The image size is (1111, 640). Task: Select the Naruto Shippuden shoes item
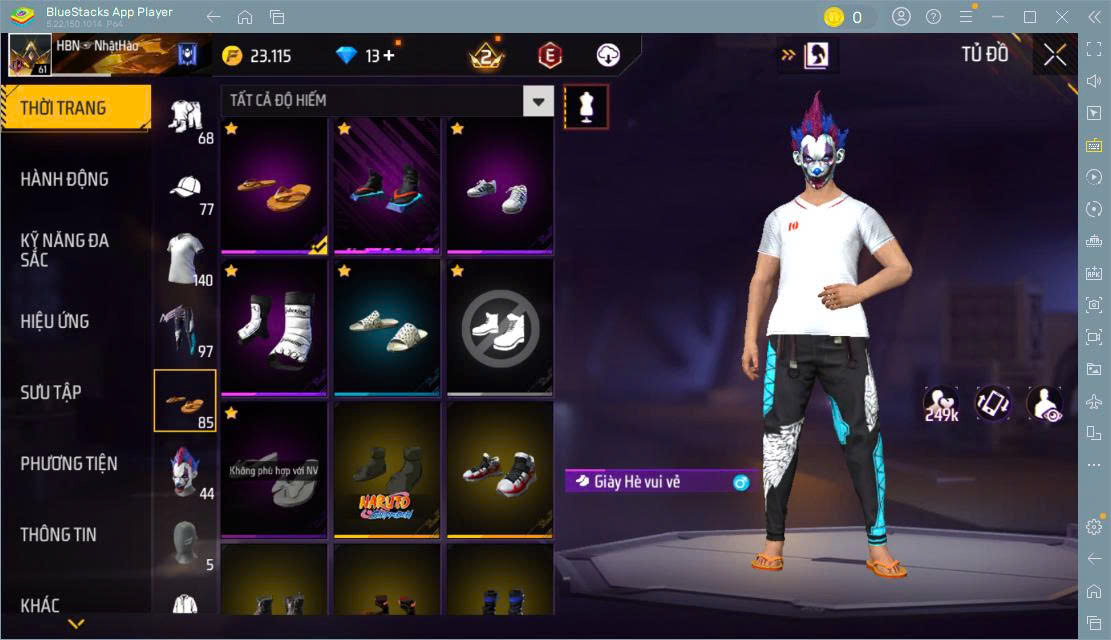click(x=387, y=470)
